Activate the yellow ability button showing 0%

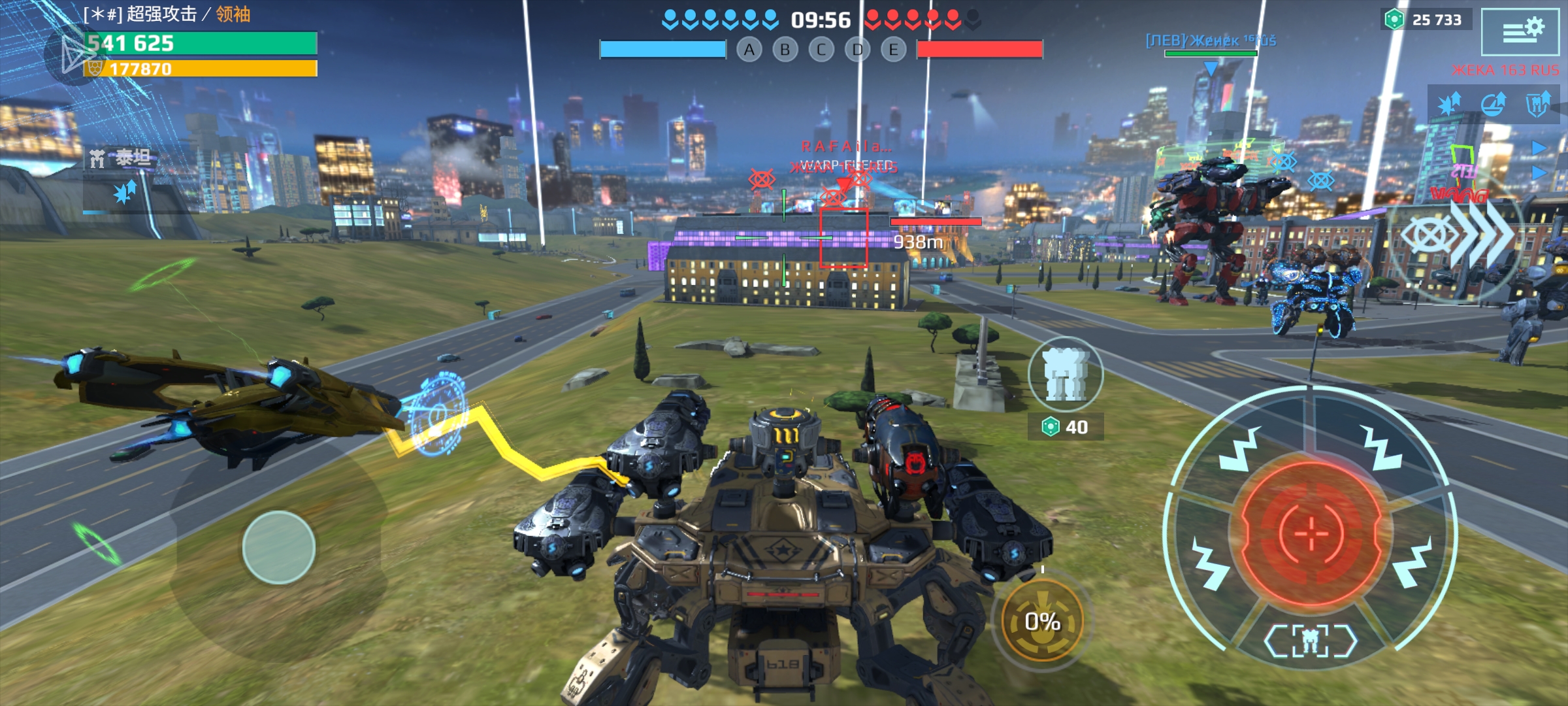(1042, 621)
